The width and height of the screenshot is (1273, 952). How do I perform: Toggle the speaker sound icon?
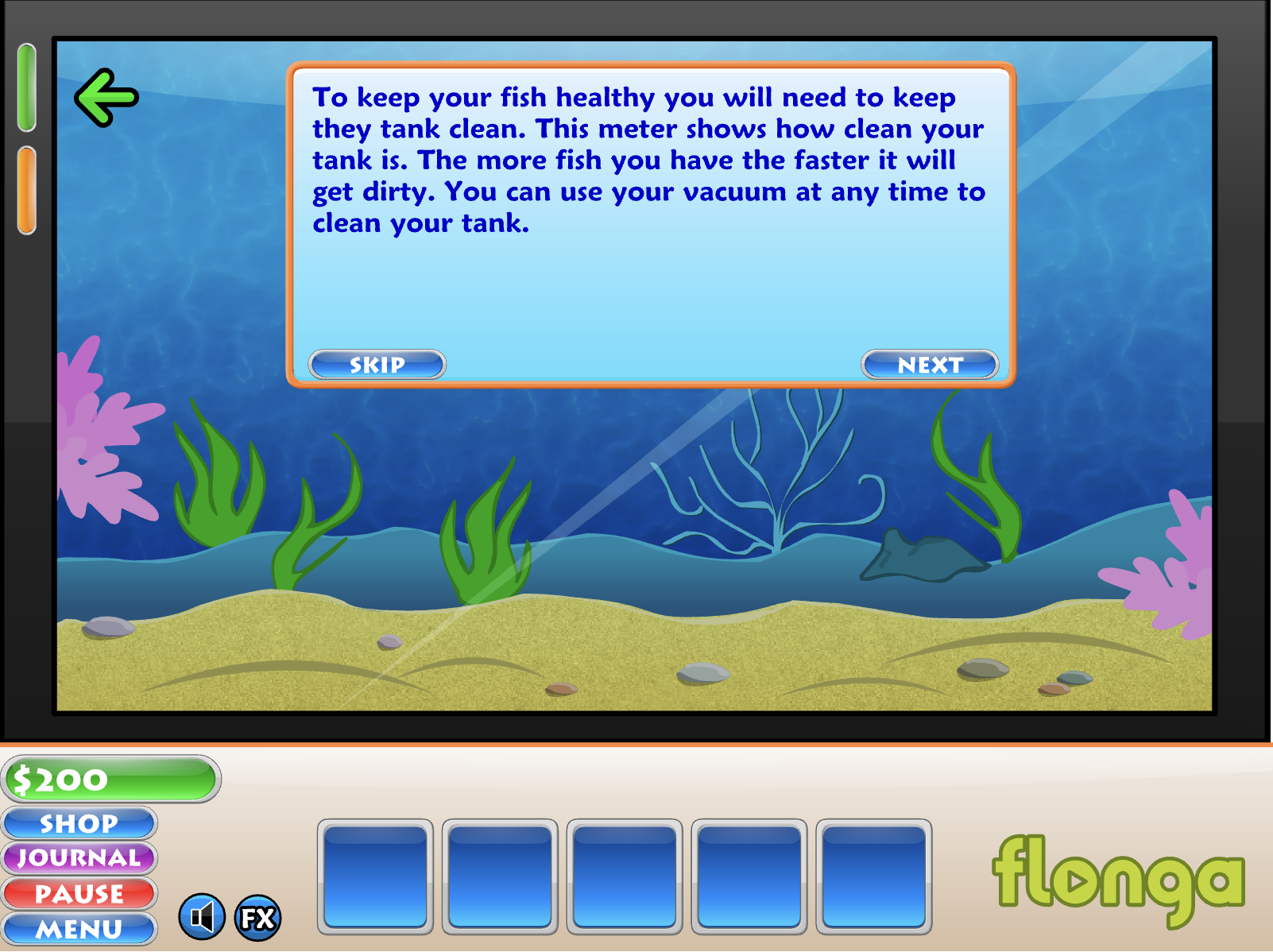click(202, 917)
